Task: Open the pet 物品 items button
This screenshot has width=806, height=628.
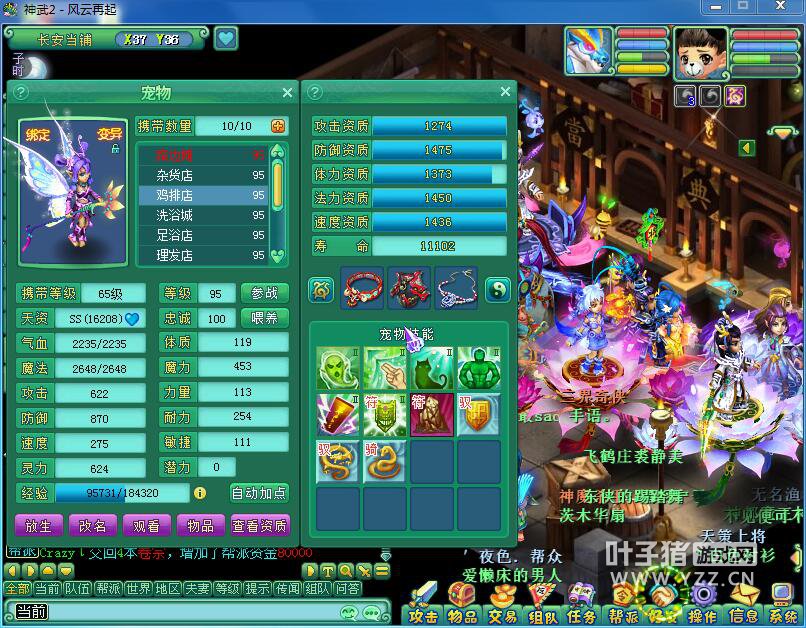Action: coord(200,525)
